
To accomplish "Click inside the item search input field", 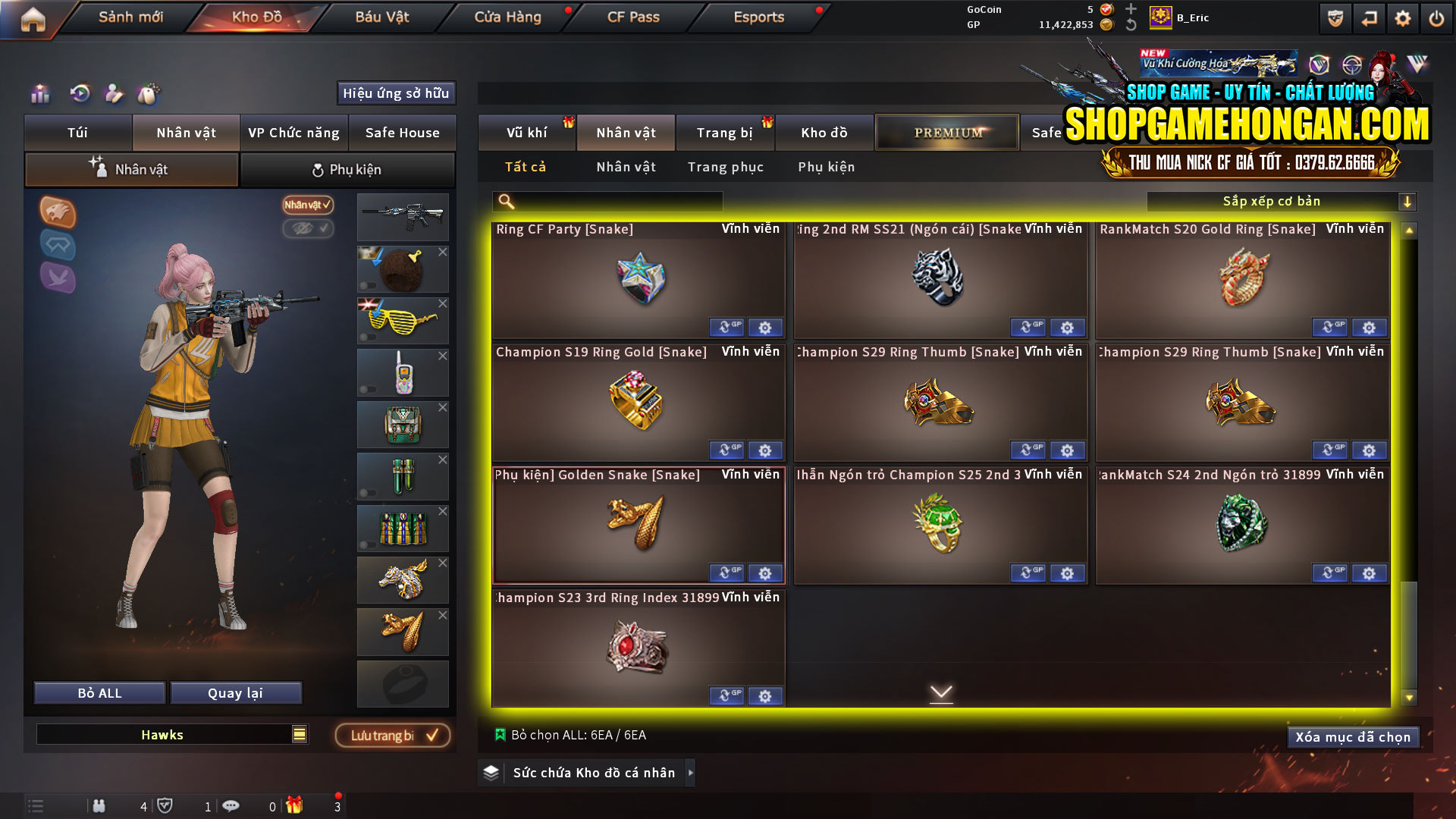I will (607, 201).
